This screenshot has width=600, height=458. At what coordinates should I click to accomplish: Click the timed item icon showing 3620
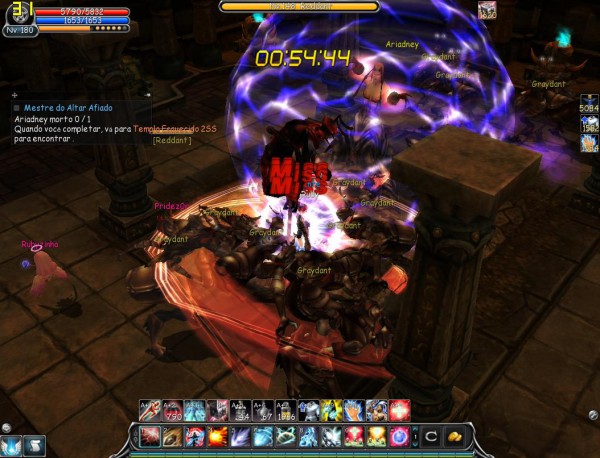[487, 11]
